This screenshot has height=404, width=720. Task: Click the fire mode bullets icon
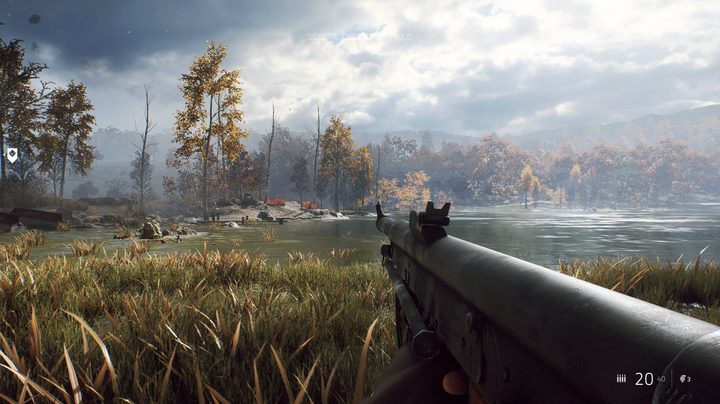pyautogui.click(x=621, y=379)
